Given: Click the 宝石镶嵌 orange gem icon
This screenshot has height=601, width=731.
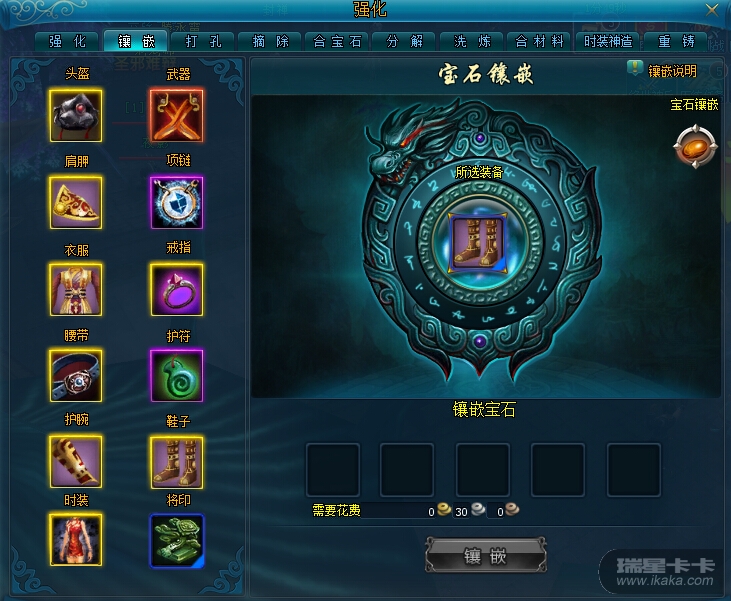Looking at the screenshot, I should 694,145.
